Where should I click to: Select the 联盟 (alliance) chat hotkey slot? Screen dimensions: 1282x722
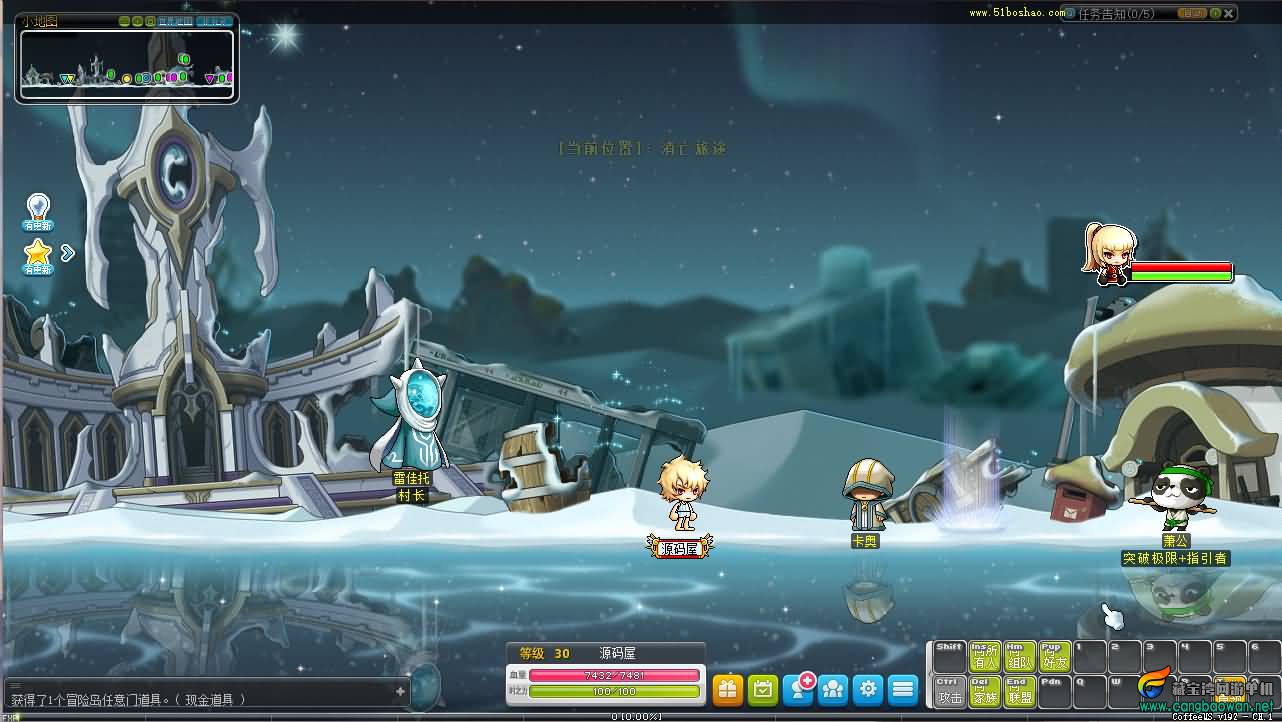click(x=1020, y=691)
